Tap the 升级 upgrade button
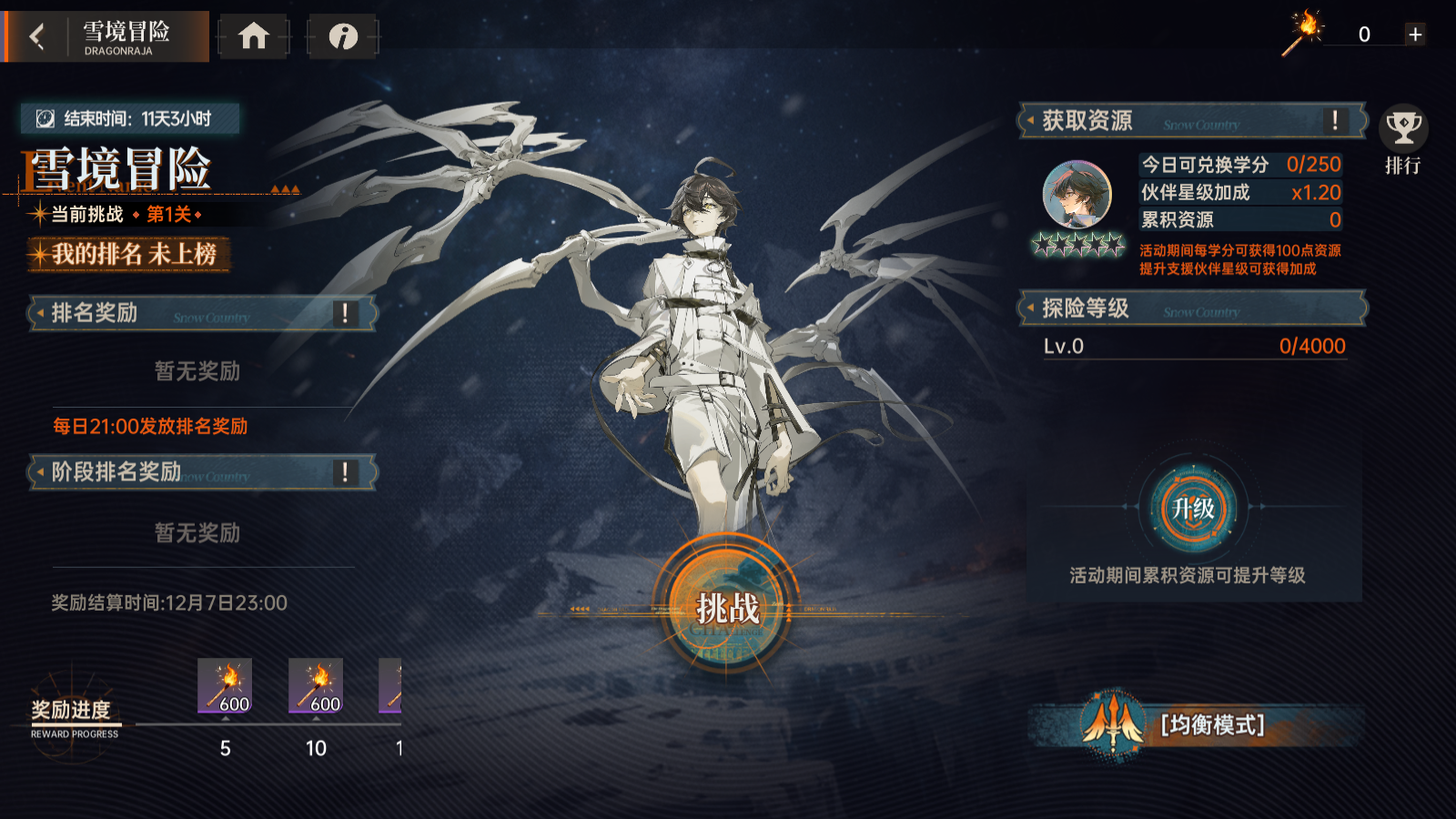The width and height of the screenshot is (1456, 819). [x=1193, y=508]
